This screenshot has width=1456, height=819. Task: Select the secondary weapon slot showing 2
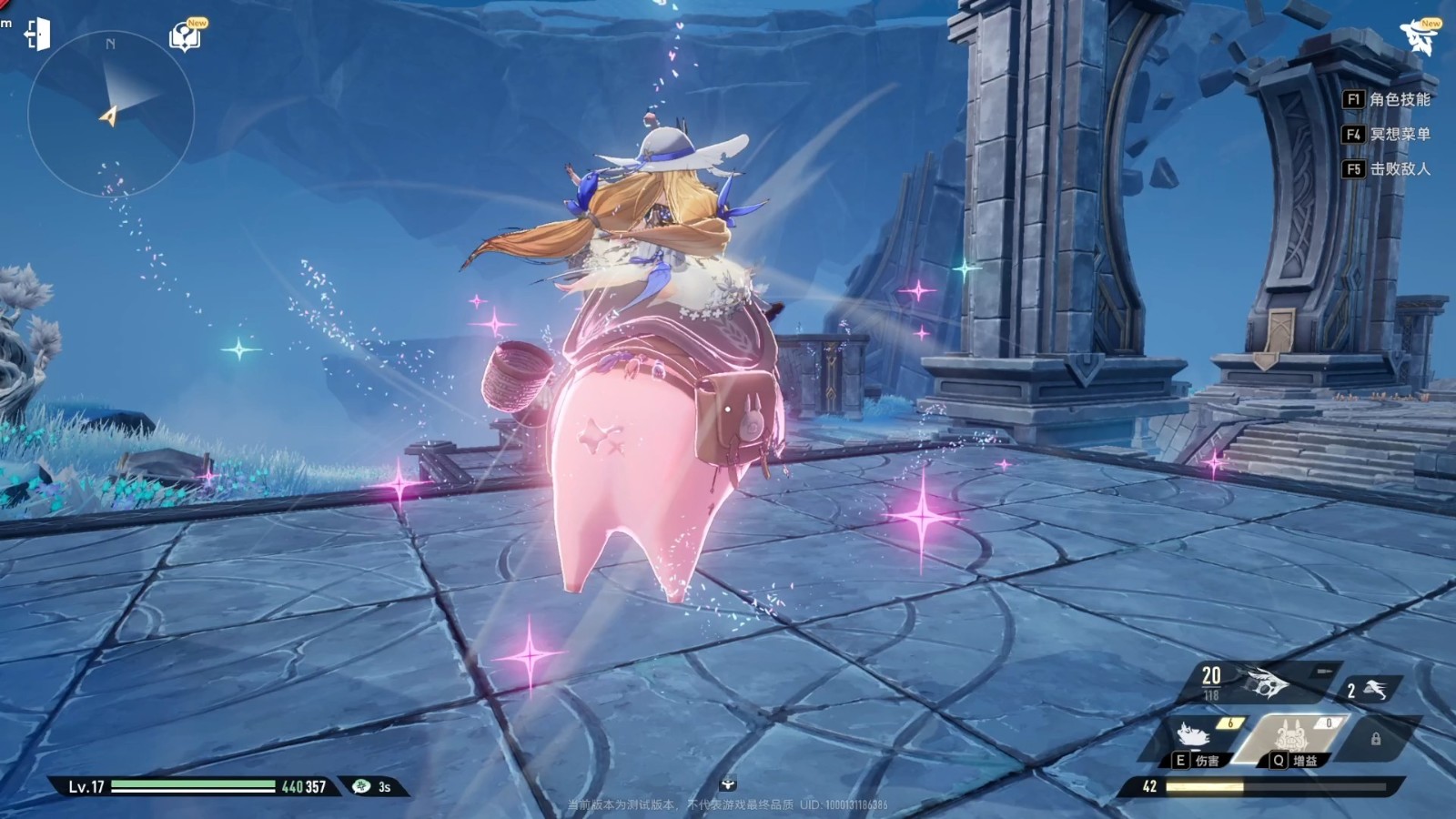[1371, 690]
